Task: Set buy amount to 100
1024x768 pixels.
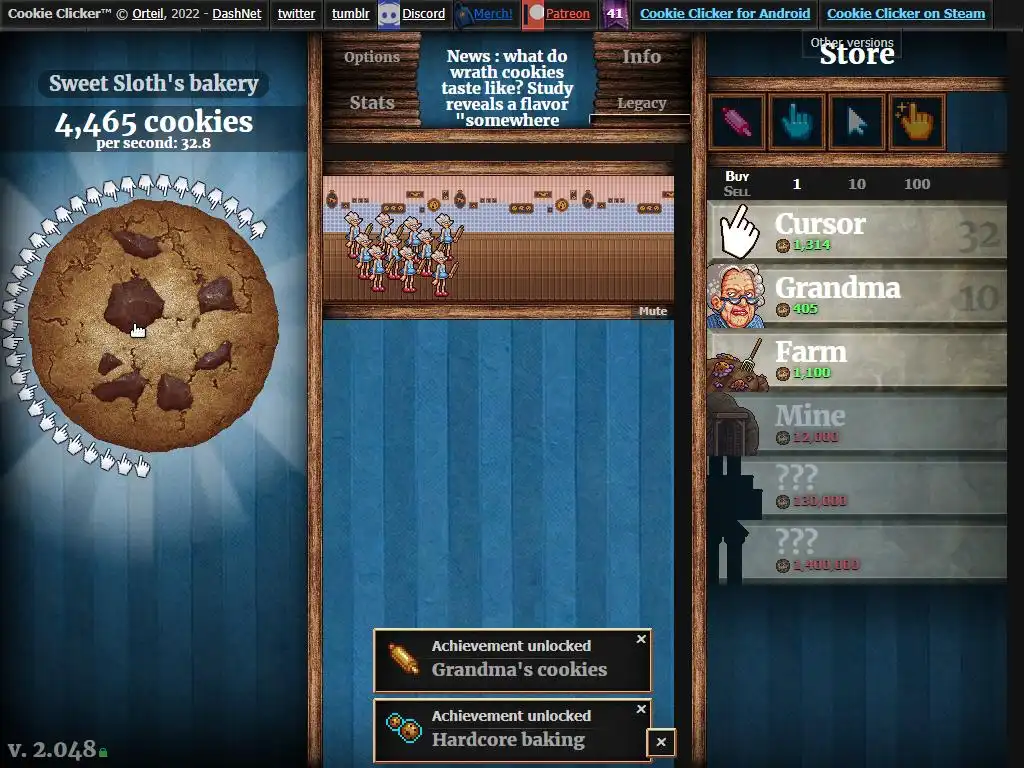Action: [916, 184]
